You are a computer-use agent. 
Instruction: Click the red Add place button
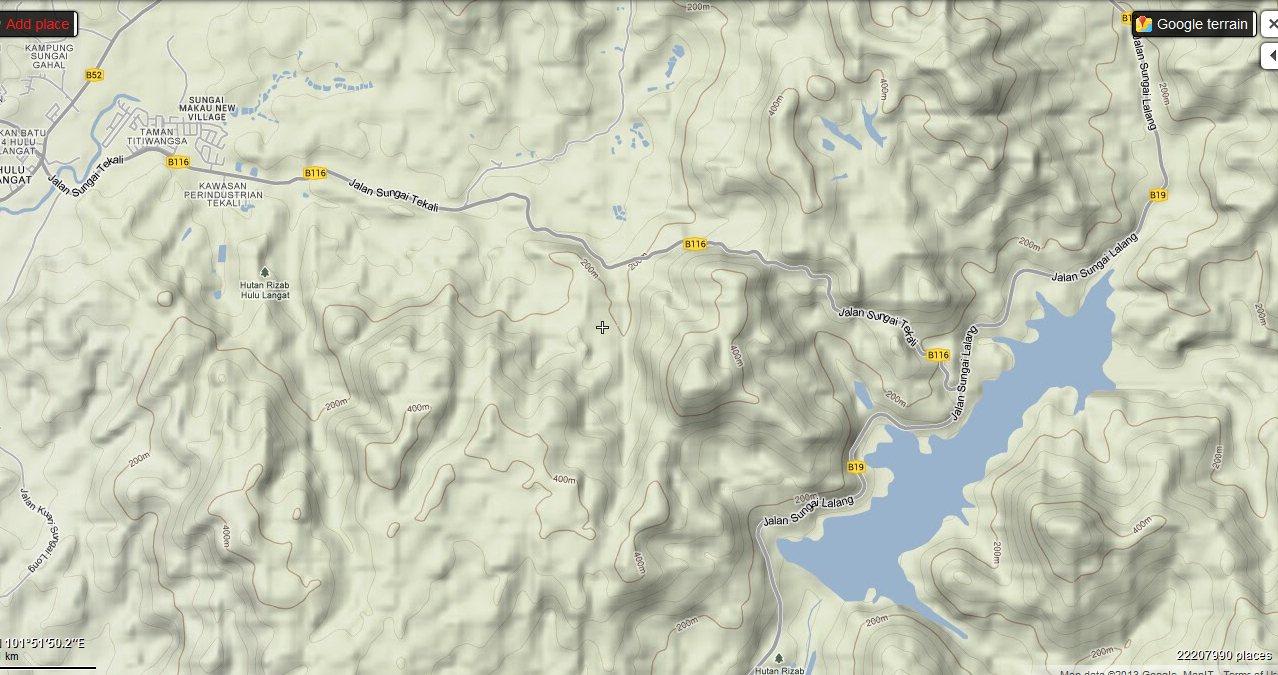[x=38, y=24]
